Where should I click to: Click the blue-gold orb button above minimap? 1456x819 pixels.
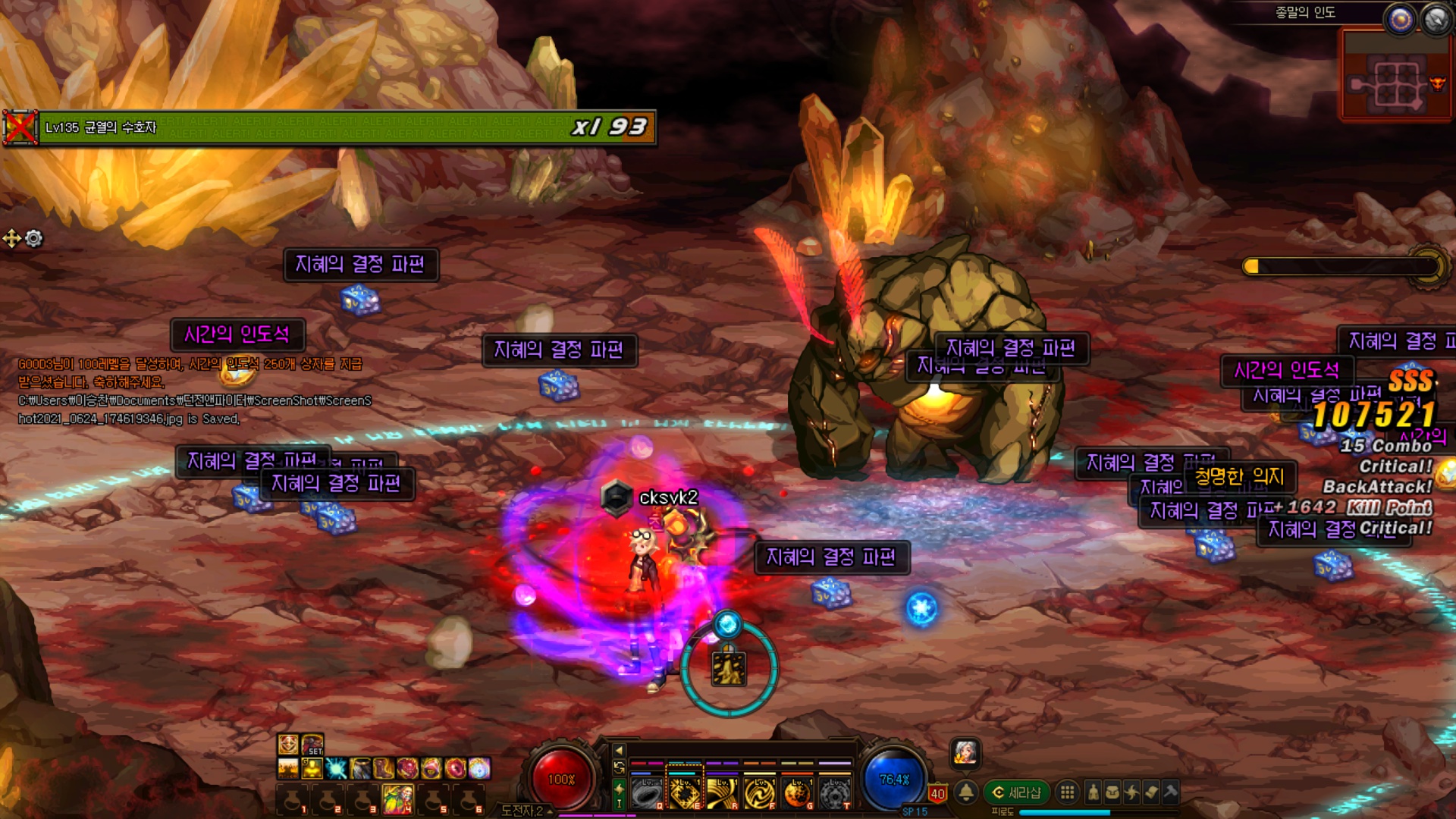point(1401,19)
